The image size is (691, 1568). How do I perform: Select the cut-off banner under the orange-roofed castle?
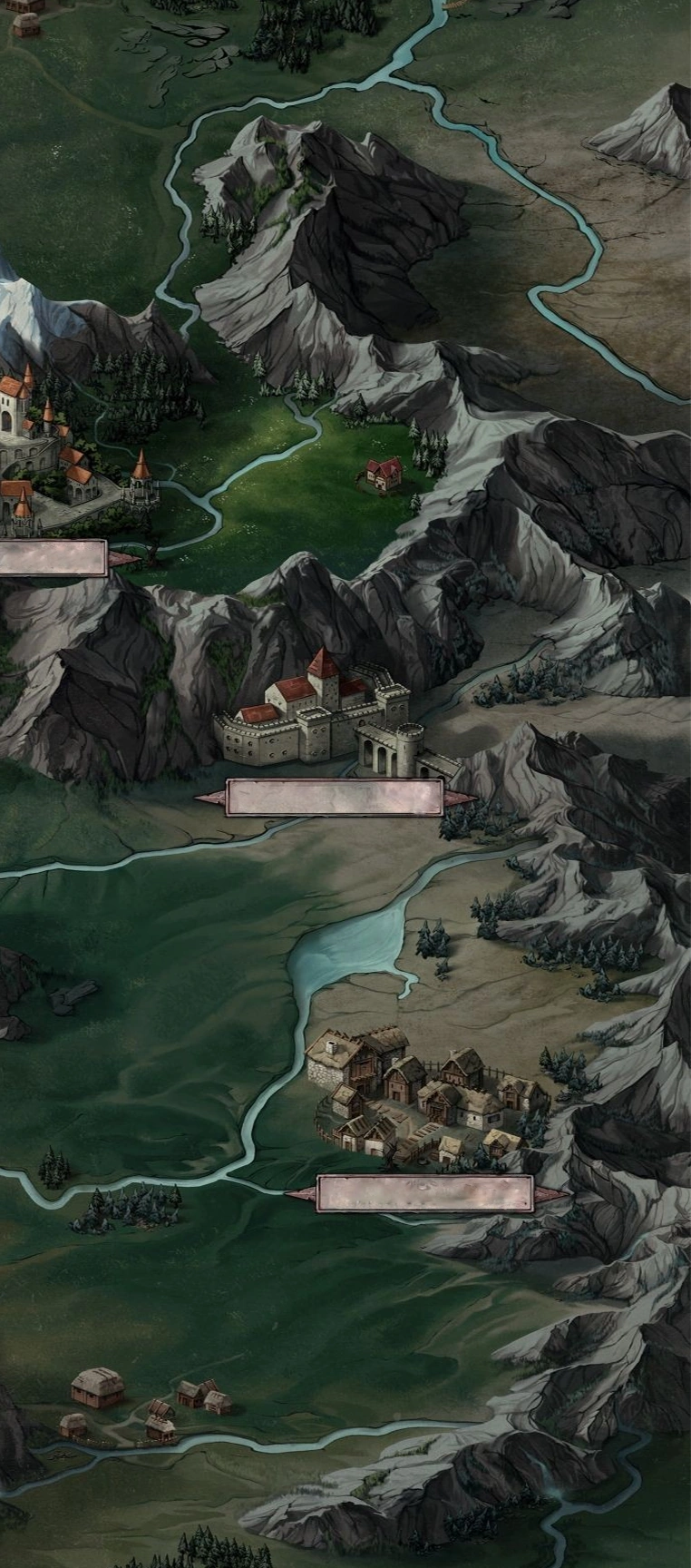tap(53, 558)
